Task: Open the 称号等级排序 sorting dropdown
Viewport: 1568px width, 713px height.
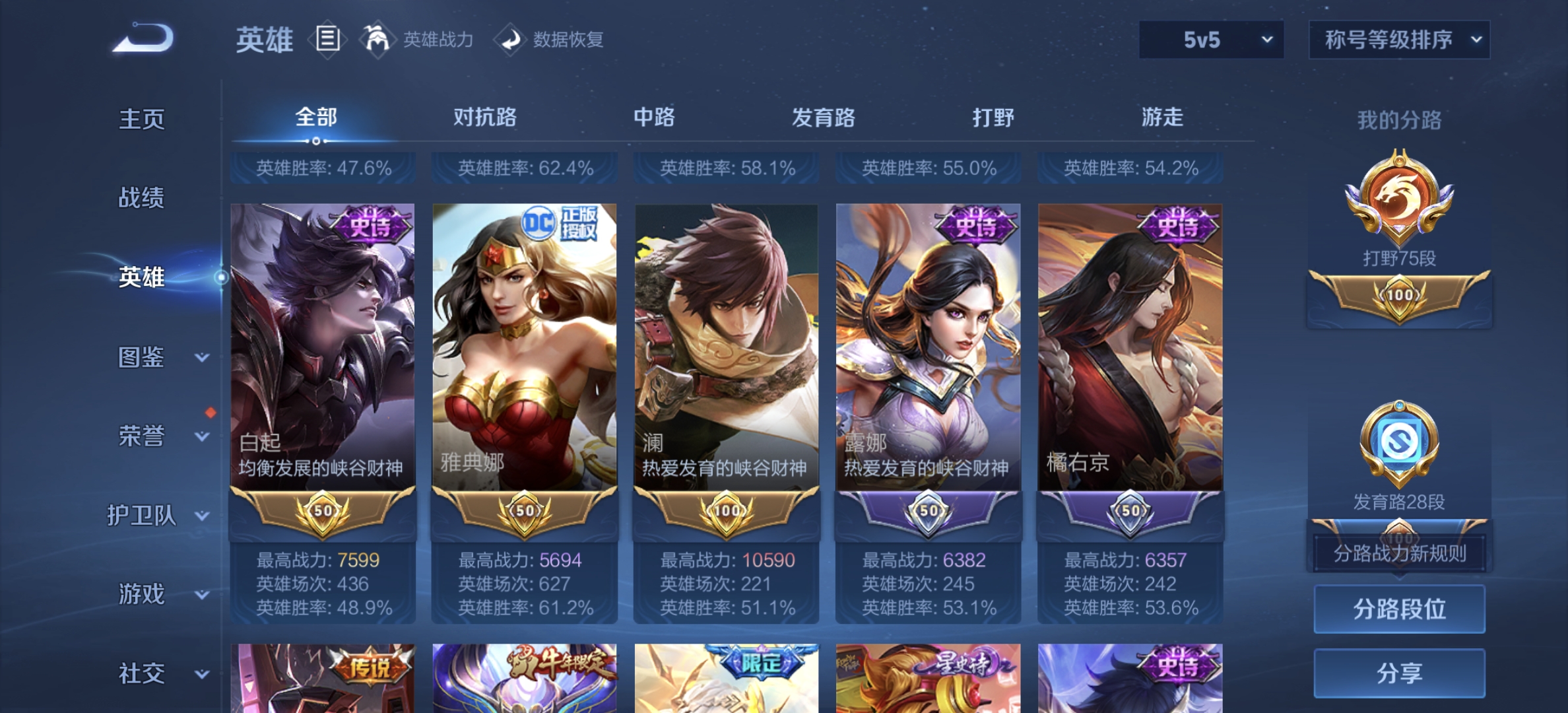Action: 1398,40
